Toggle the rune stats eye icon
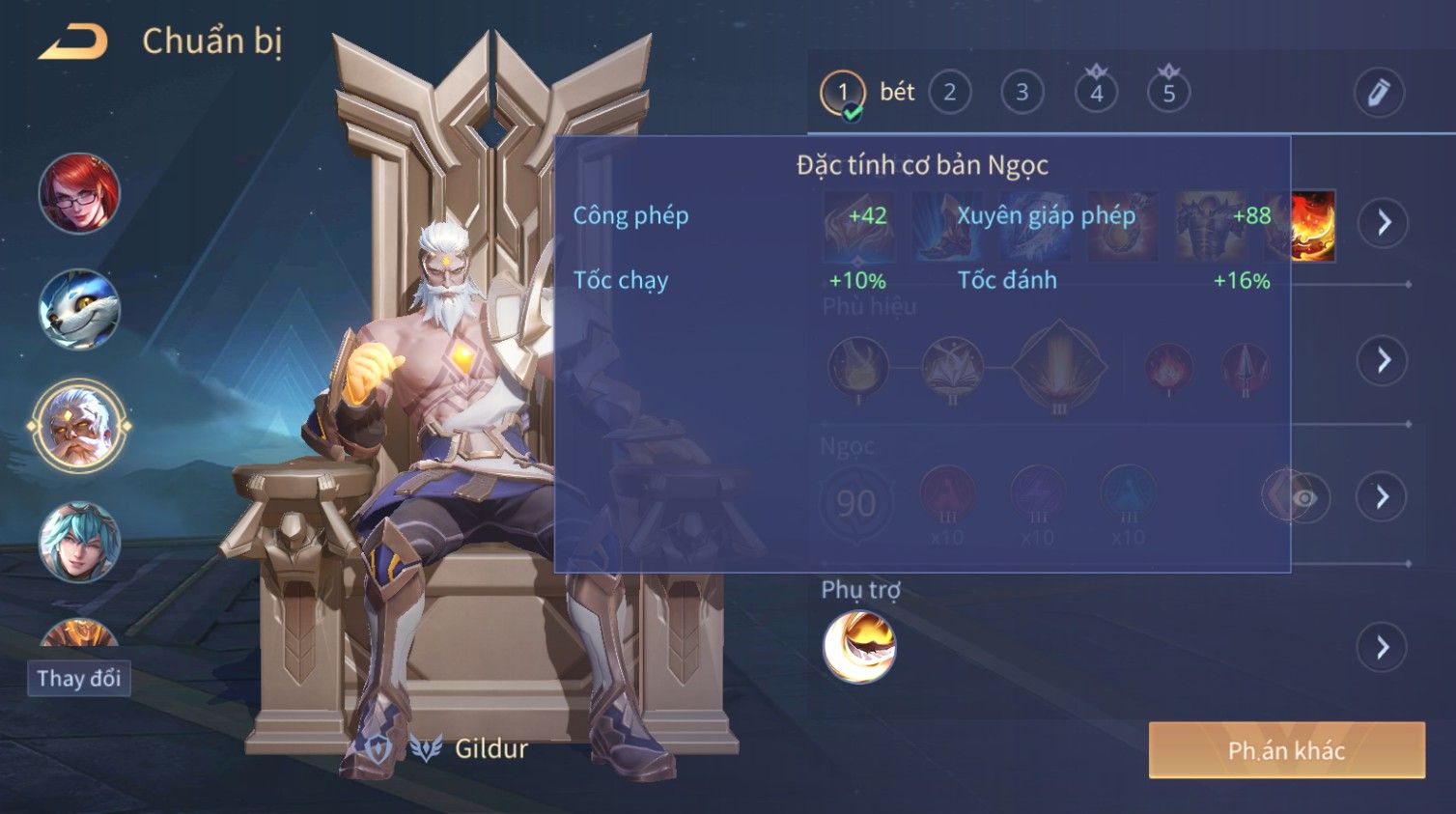1456x814 pixels. click(1304, 498)
